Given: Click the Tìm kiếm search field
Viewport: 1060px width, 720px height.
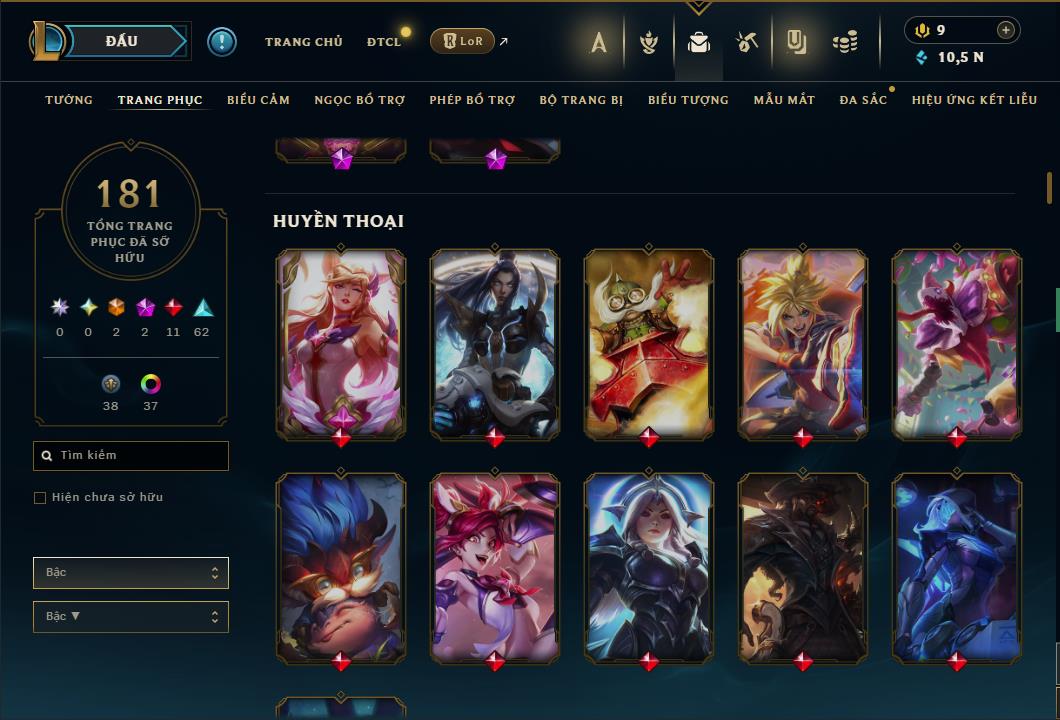Looking at the screenshot, I should point(131,456).
